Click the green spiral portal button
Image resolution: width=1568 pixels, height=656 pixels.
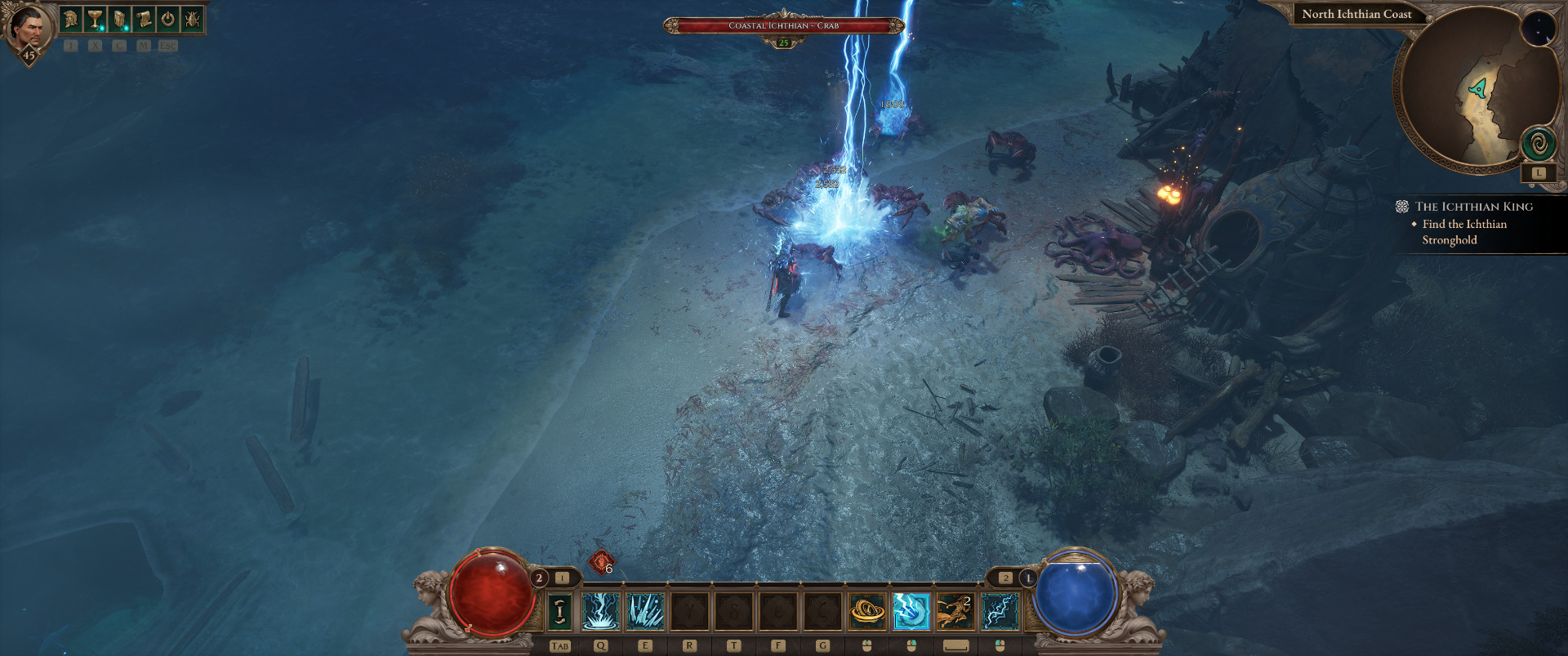tap(1539, 145)
